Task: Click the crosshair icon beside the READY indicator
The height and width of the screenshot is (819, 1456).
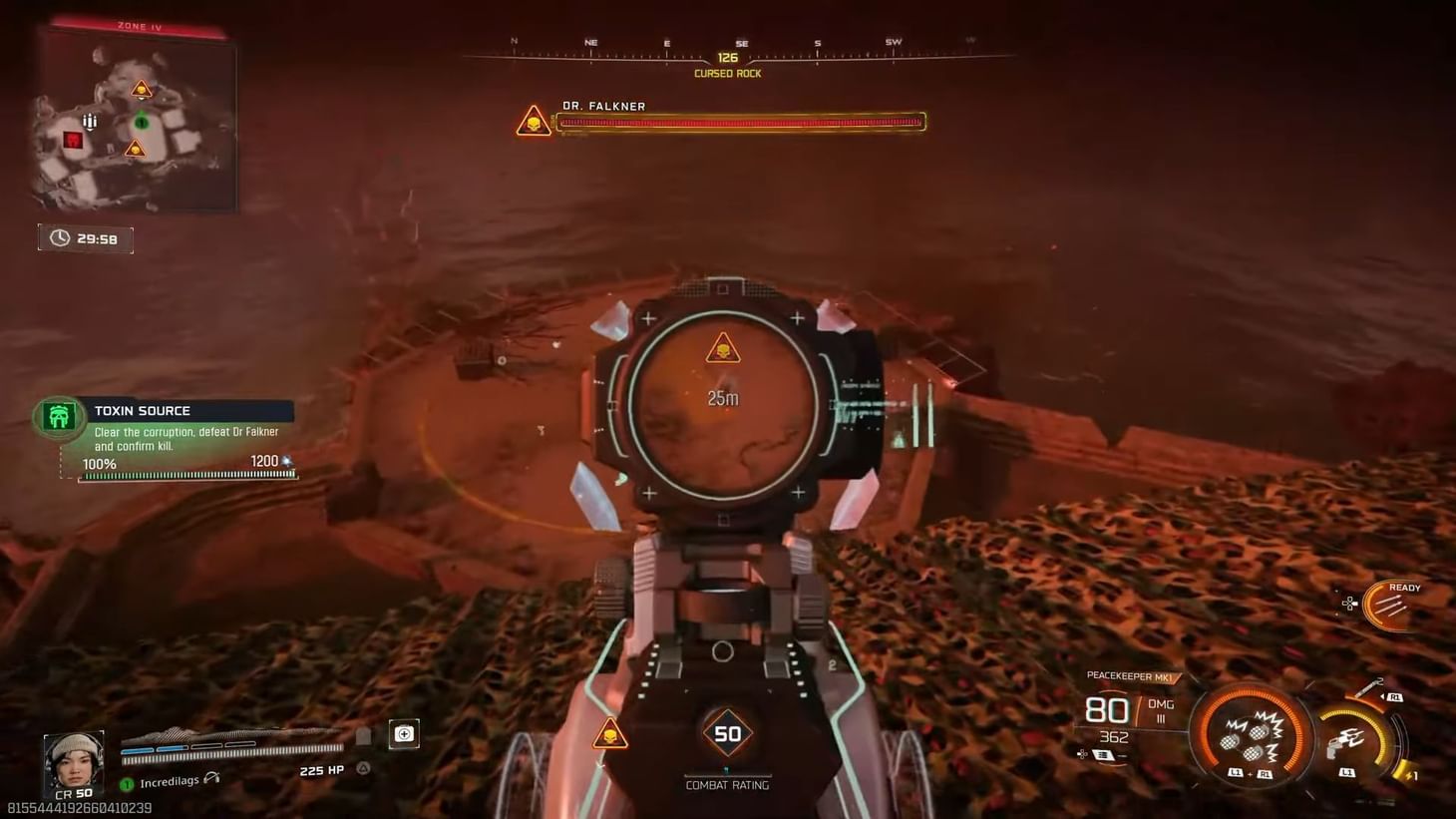Action: pyautogui.click(x=1349, y=604)
